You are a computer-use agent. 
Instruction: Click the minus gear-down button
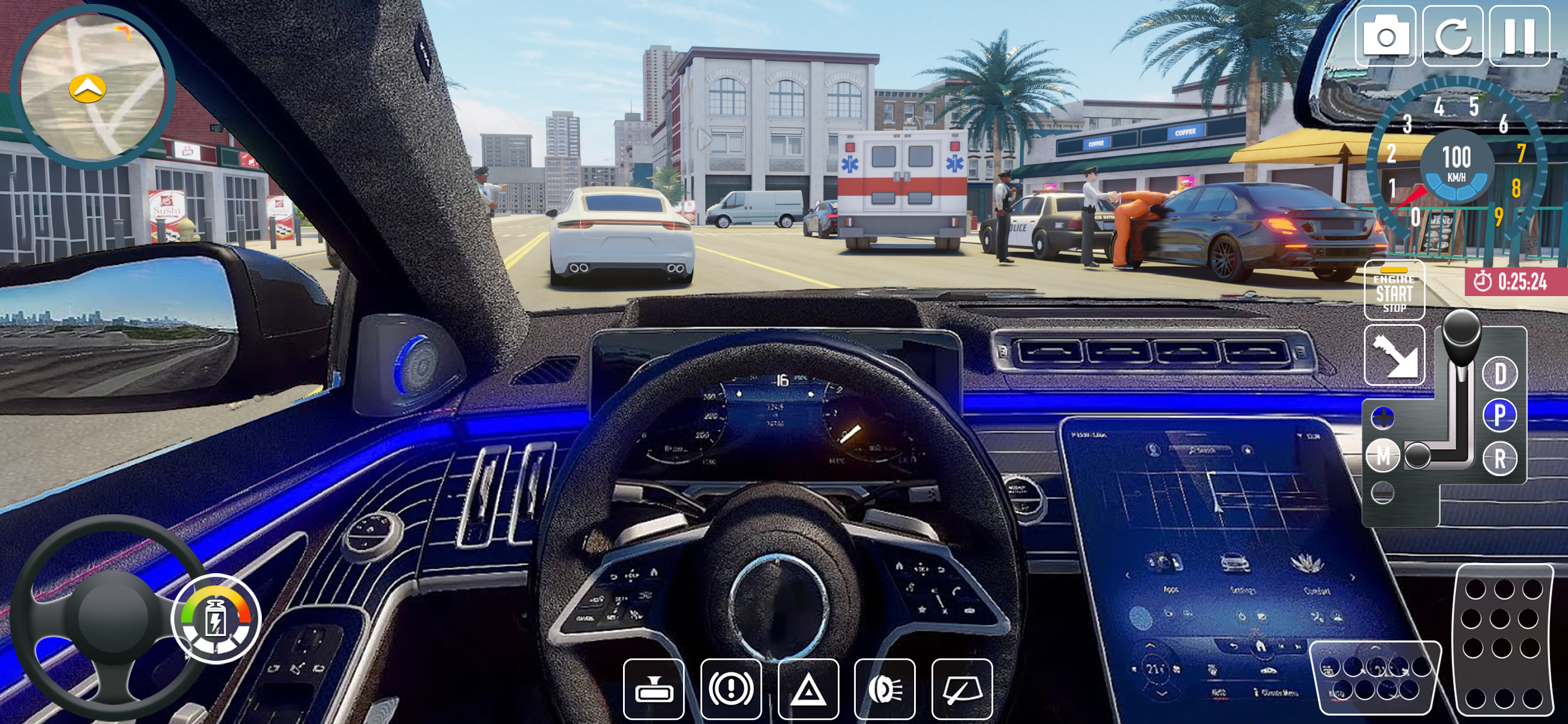point(1383,492)
